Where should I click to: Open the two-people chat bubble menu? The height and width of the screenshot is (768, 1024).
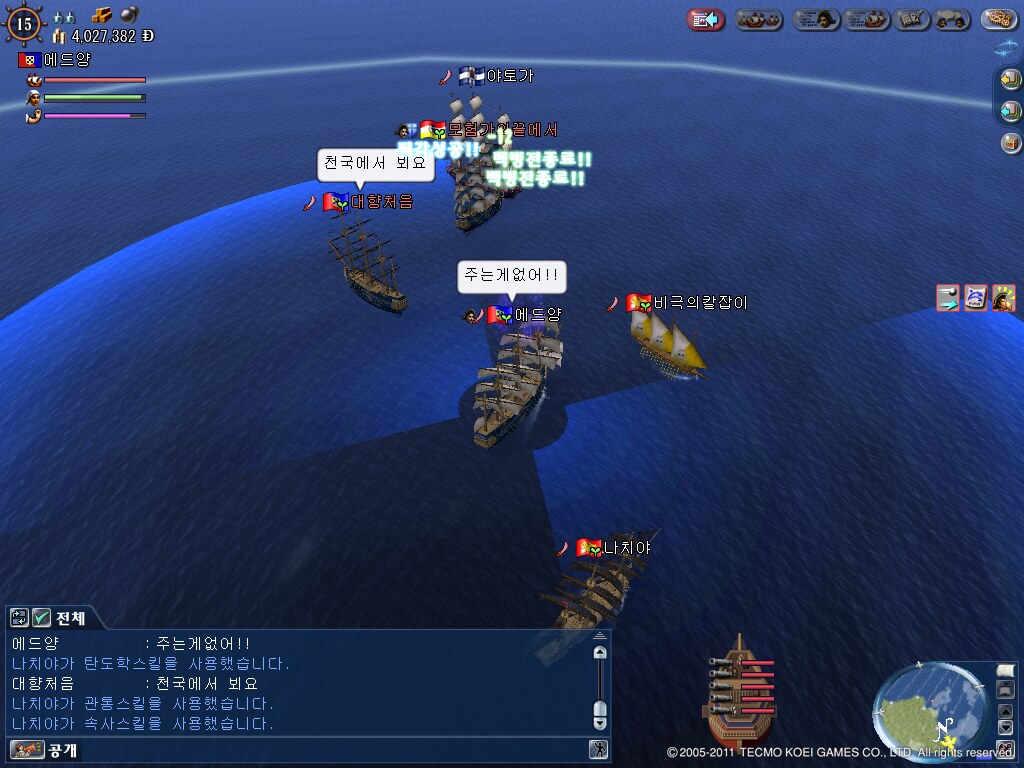coord(950,19)
